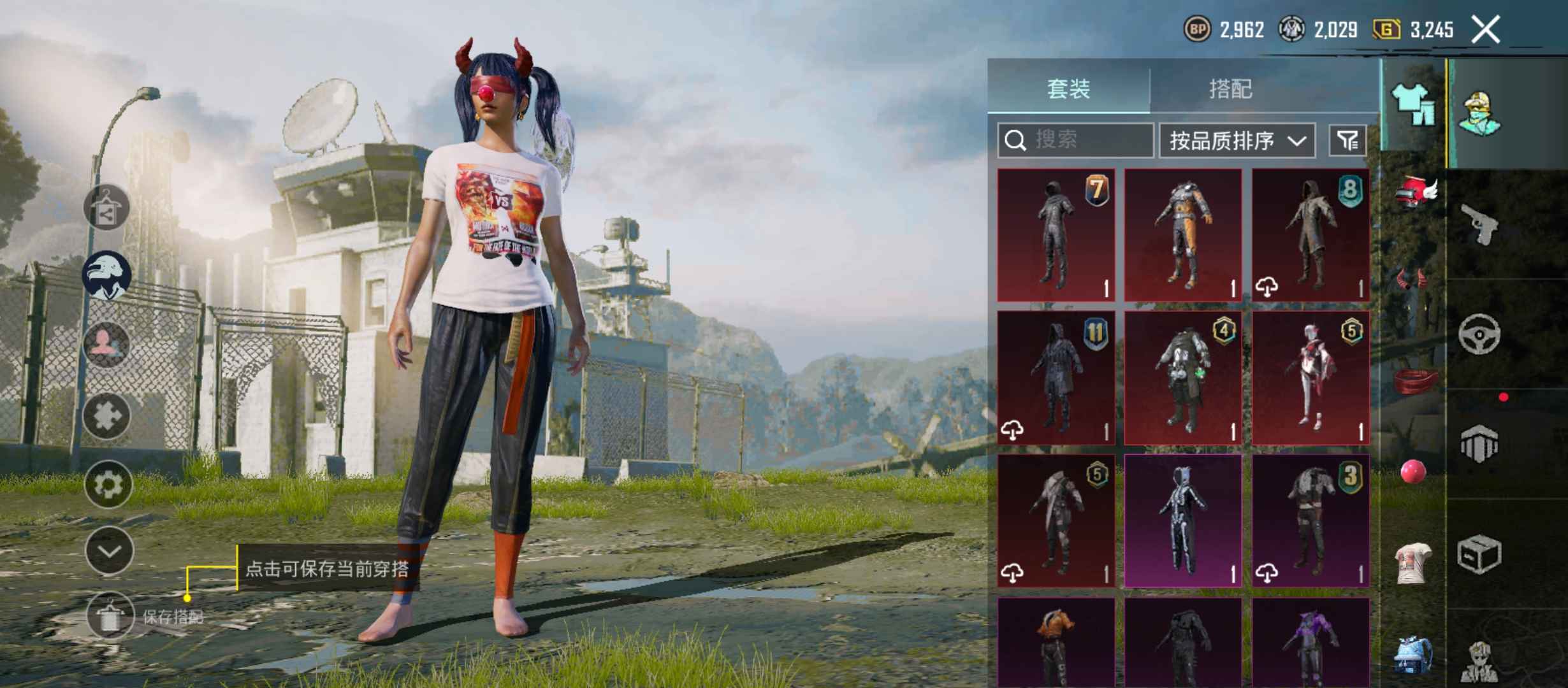Select the 套装 tab
Image resolution: width=1568 pixels, height=688 pixels.
[1069, 89]
